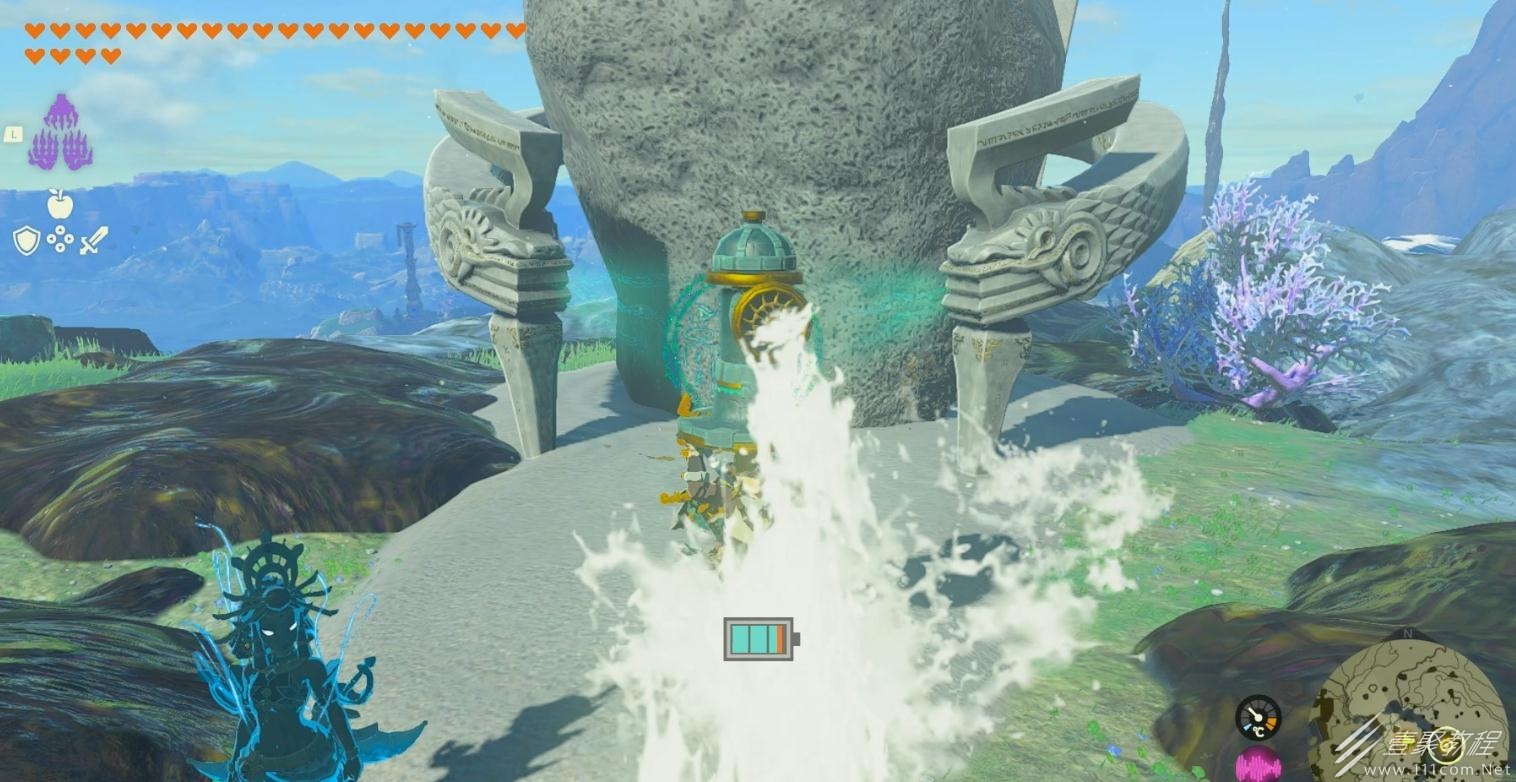The image size is (1516, 782).
Task: Open the shield quick-select icon
Action: click(x=26, y=240)
